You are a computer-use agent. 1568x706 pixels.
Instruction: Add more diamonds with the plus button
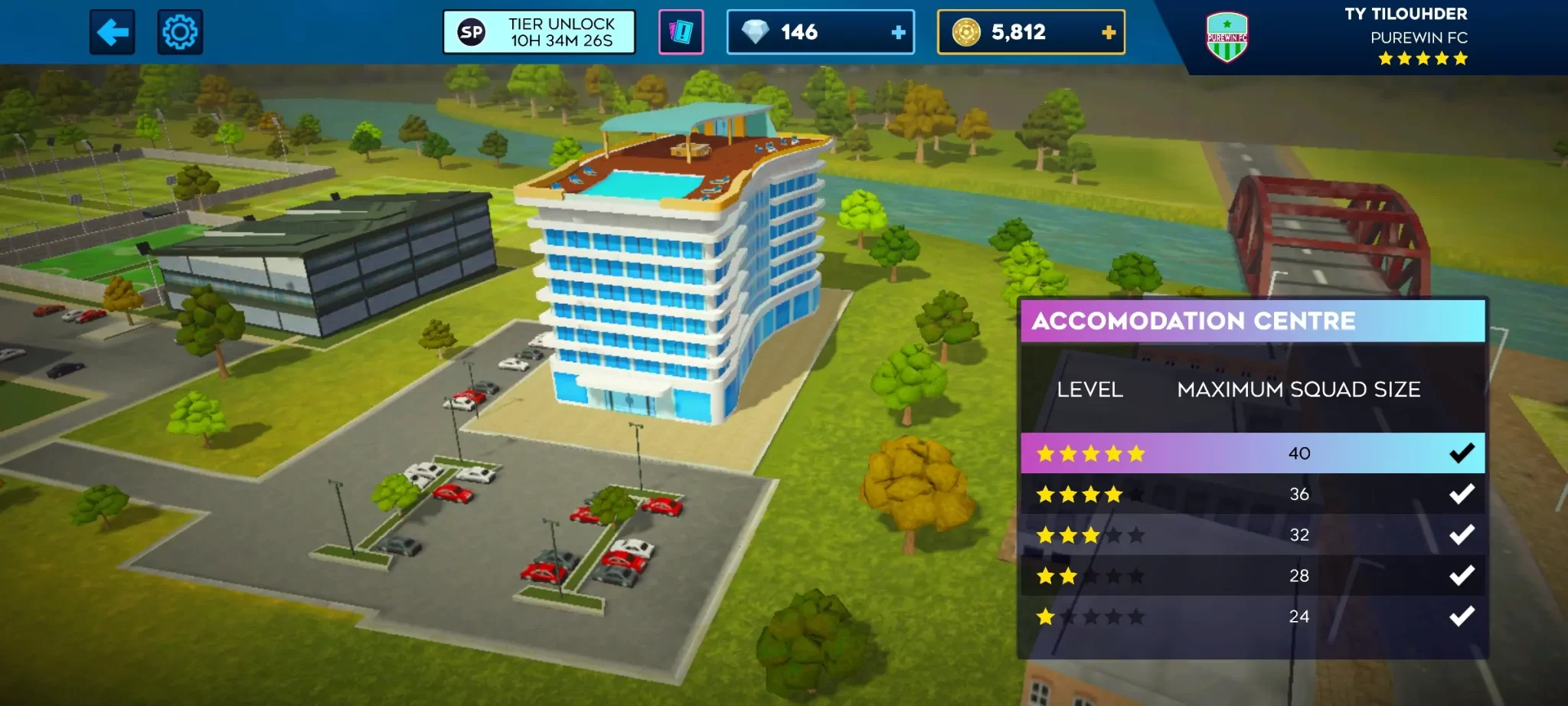[898, 32]
